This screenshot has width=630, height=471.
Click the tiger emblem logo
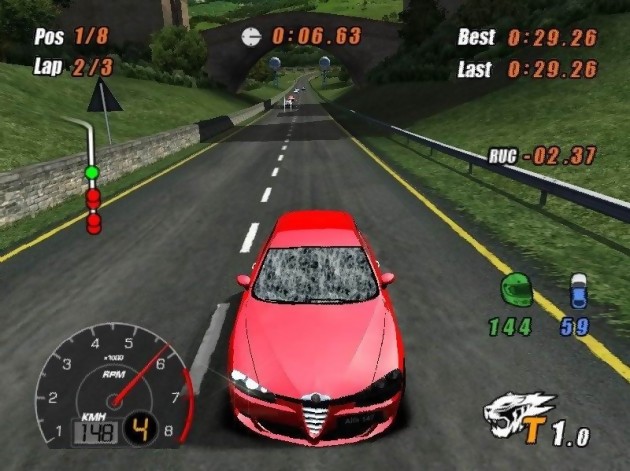[x=518, y=412]
